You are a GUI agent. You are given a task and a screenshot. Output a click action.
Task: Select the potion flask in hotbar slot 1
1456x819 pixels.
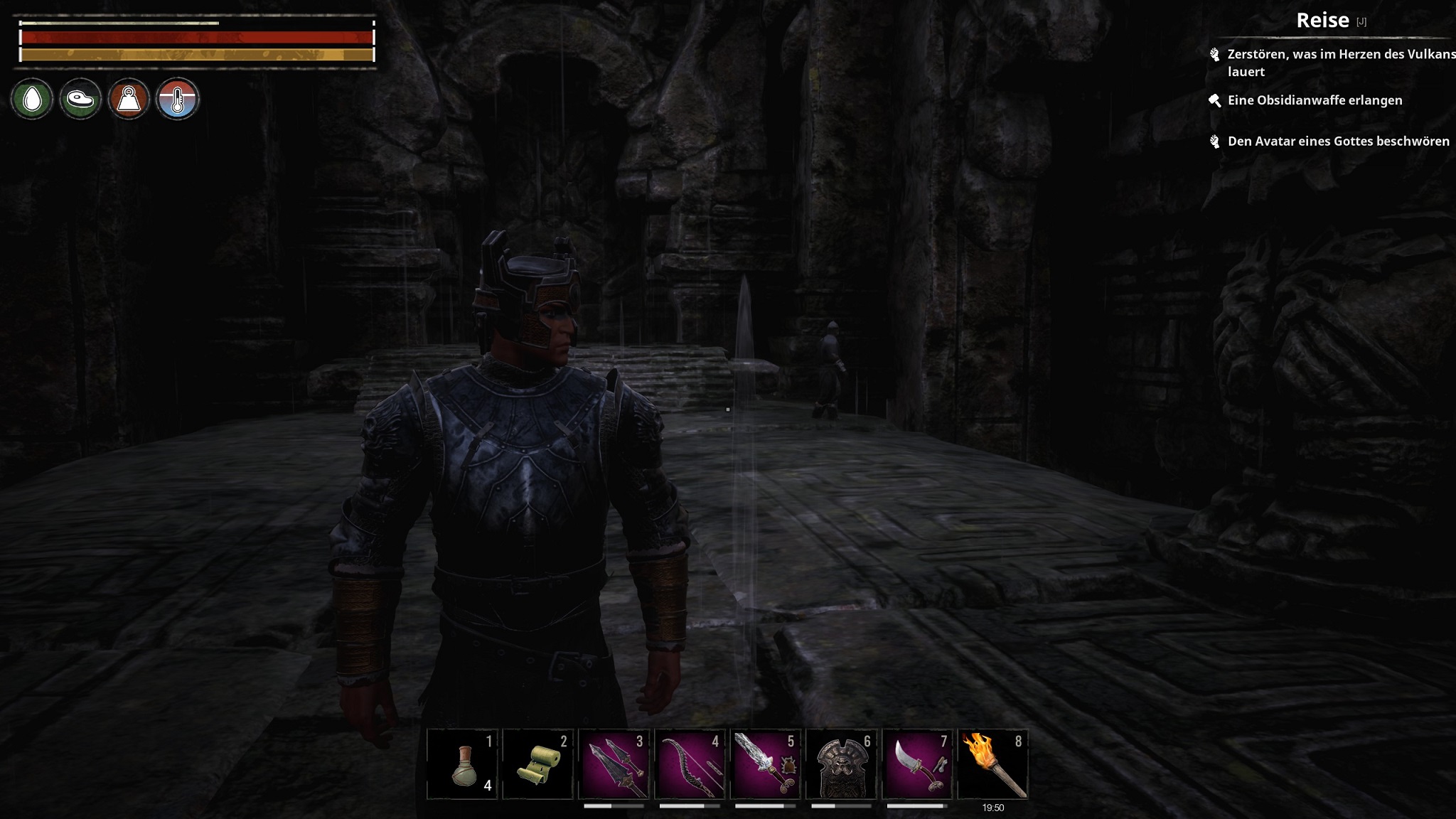[463, 765]
